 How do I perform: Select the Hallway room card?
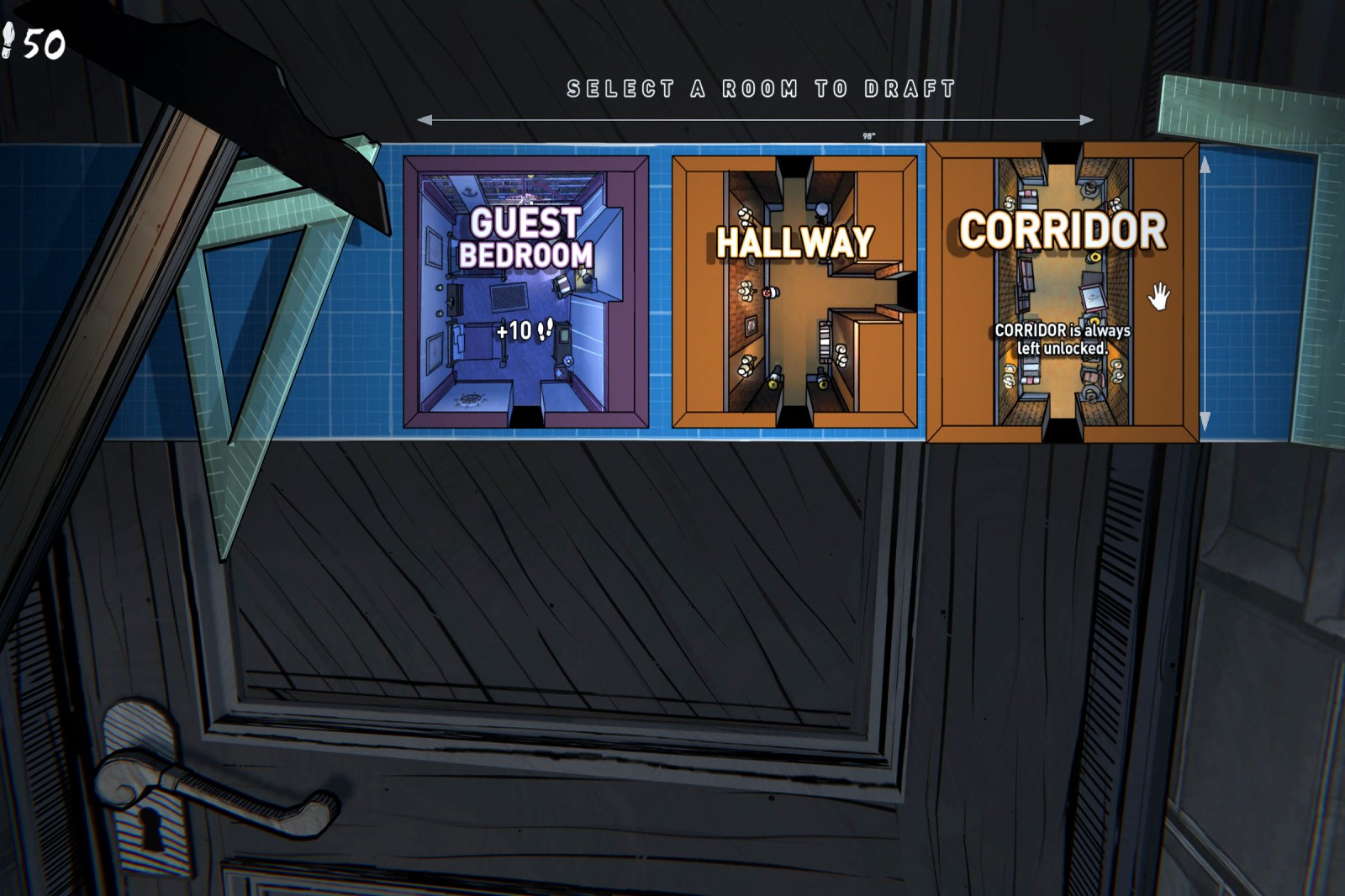point(794,292)
